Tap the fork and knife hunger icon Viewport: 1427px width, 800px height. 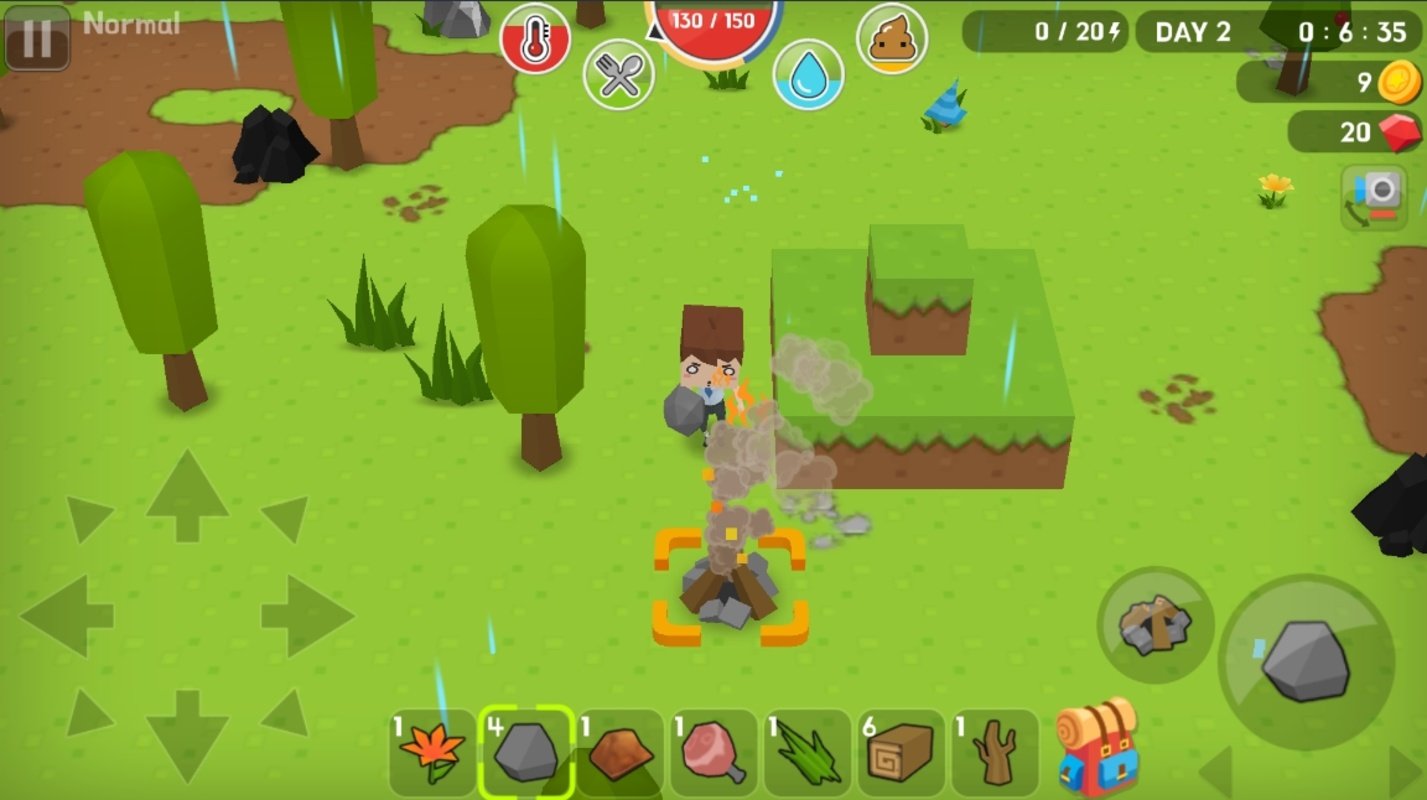pos(619,74)
